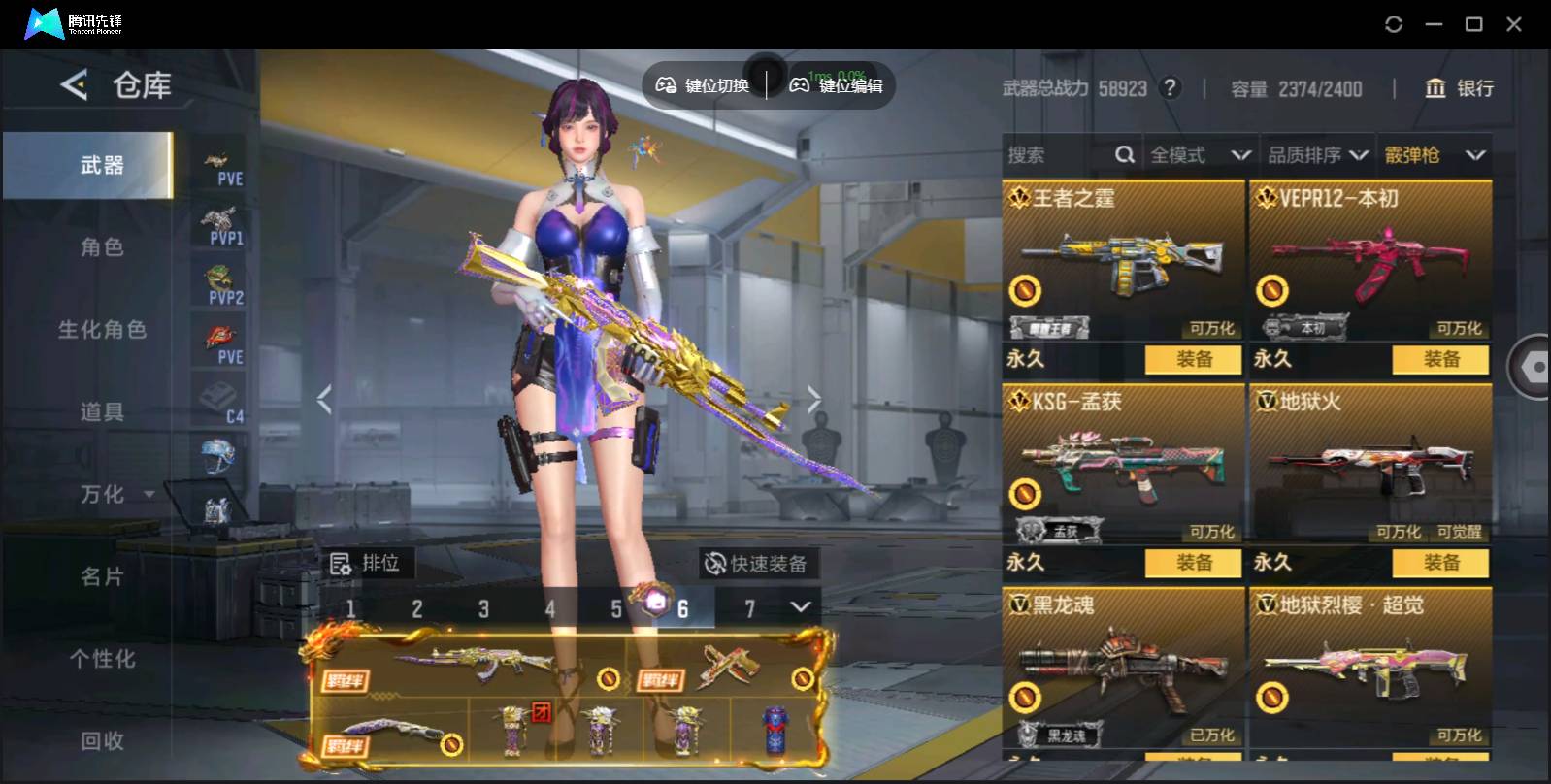This screenshot has height=784, width=1551.
Task: Close the Tencent Pioneer window
Action: [x=1514, y=24]
